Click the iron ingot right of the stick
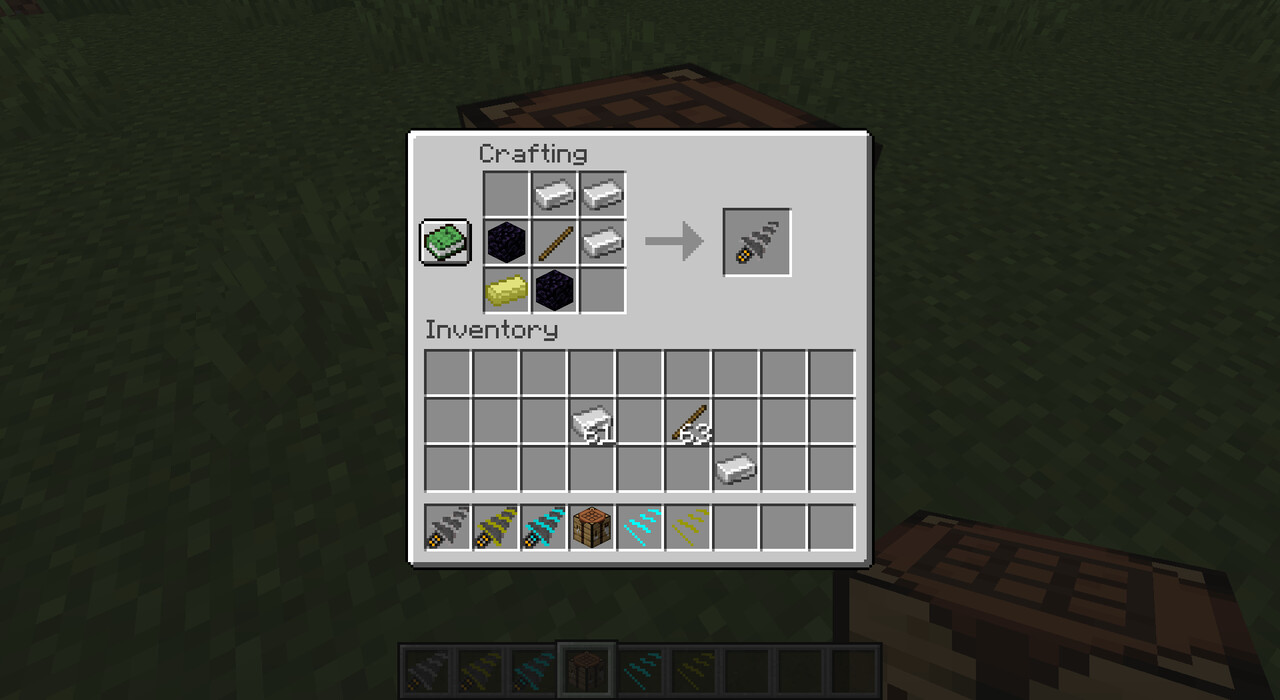 click(x=602, y=243)
